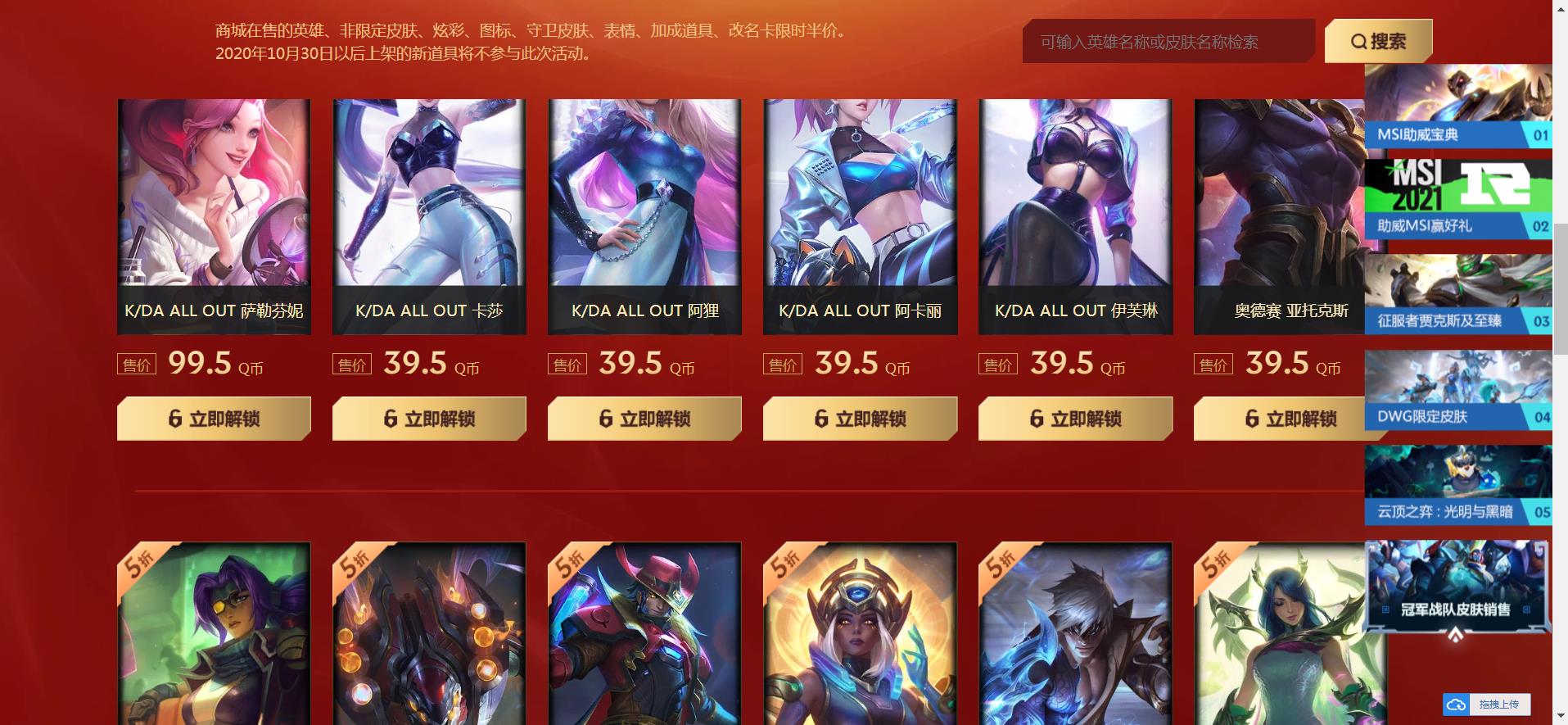Switch to the 02 sidebar tab
This screenshot has width=1568, height=725.
1543,225
